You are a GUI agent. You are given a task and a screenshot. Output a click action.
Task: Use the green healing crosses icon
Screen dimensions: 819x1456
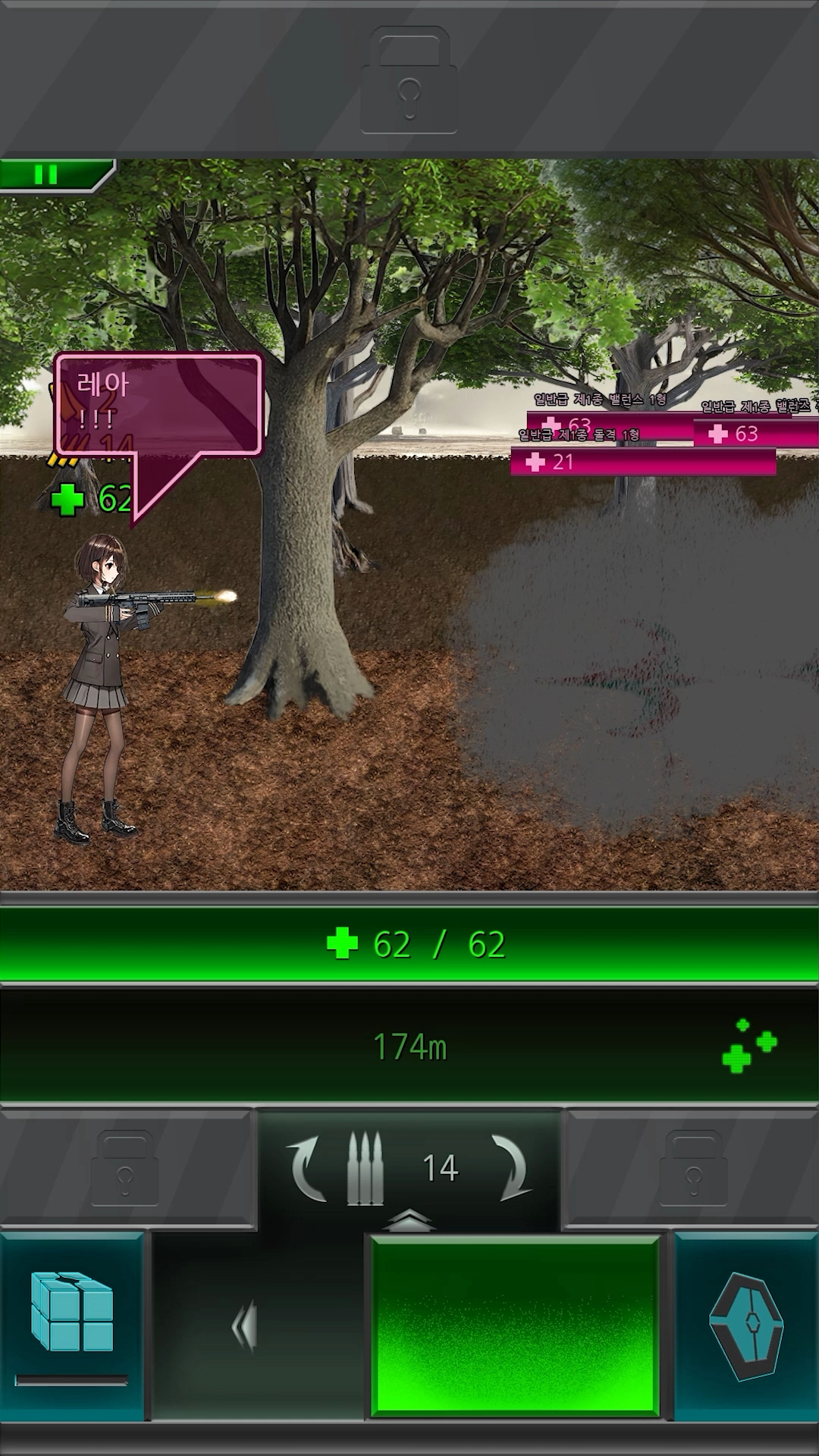pyautogui.click(x=748, y=1046)
